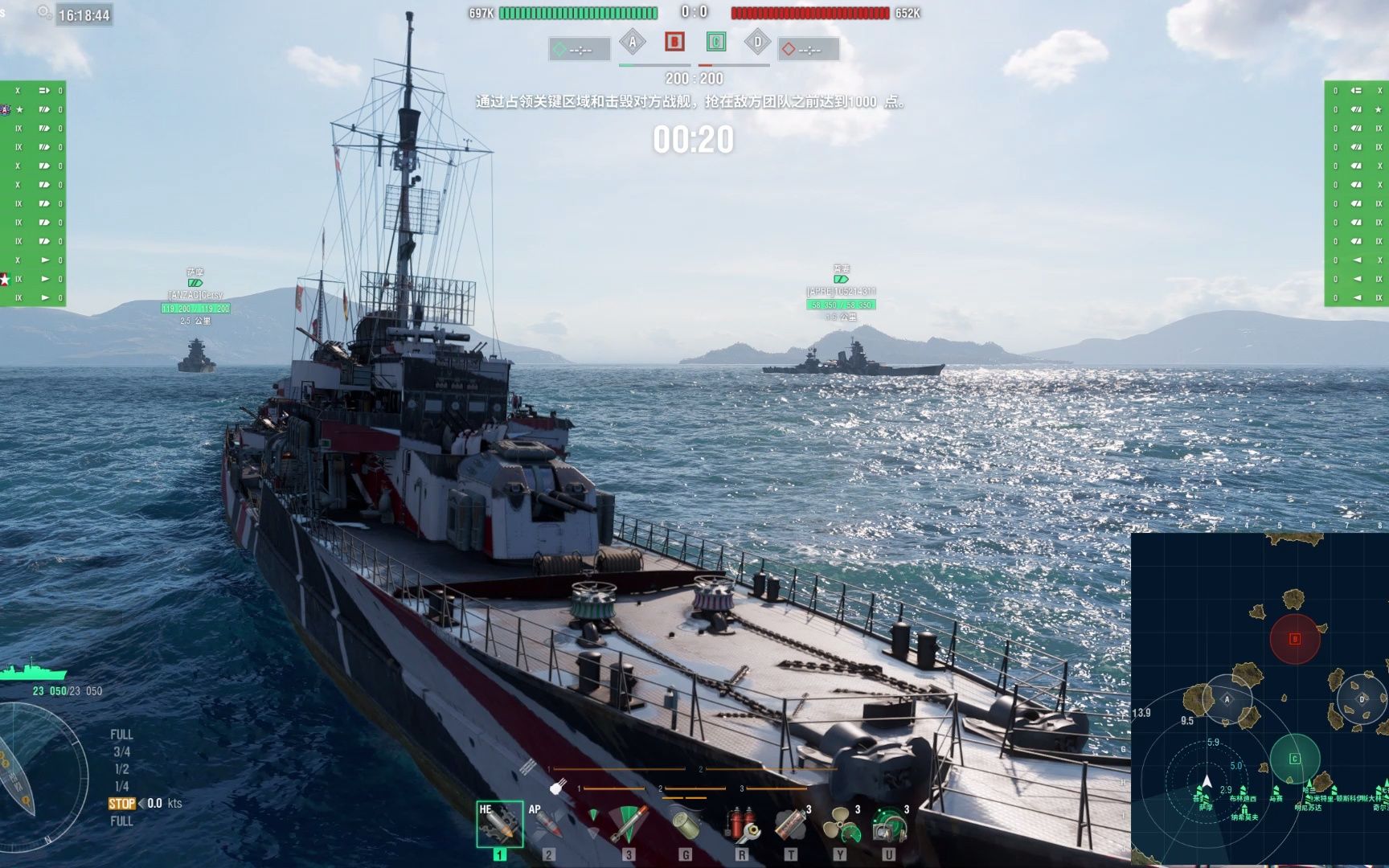Image resolution: width=1389 pixels, height=868 pixels.
Task: Select capture point D indicator in top bar
Action: tap(757, 43)
